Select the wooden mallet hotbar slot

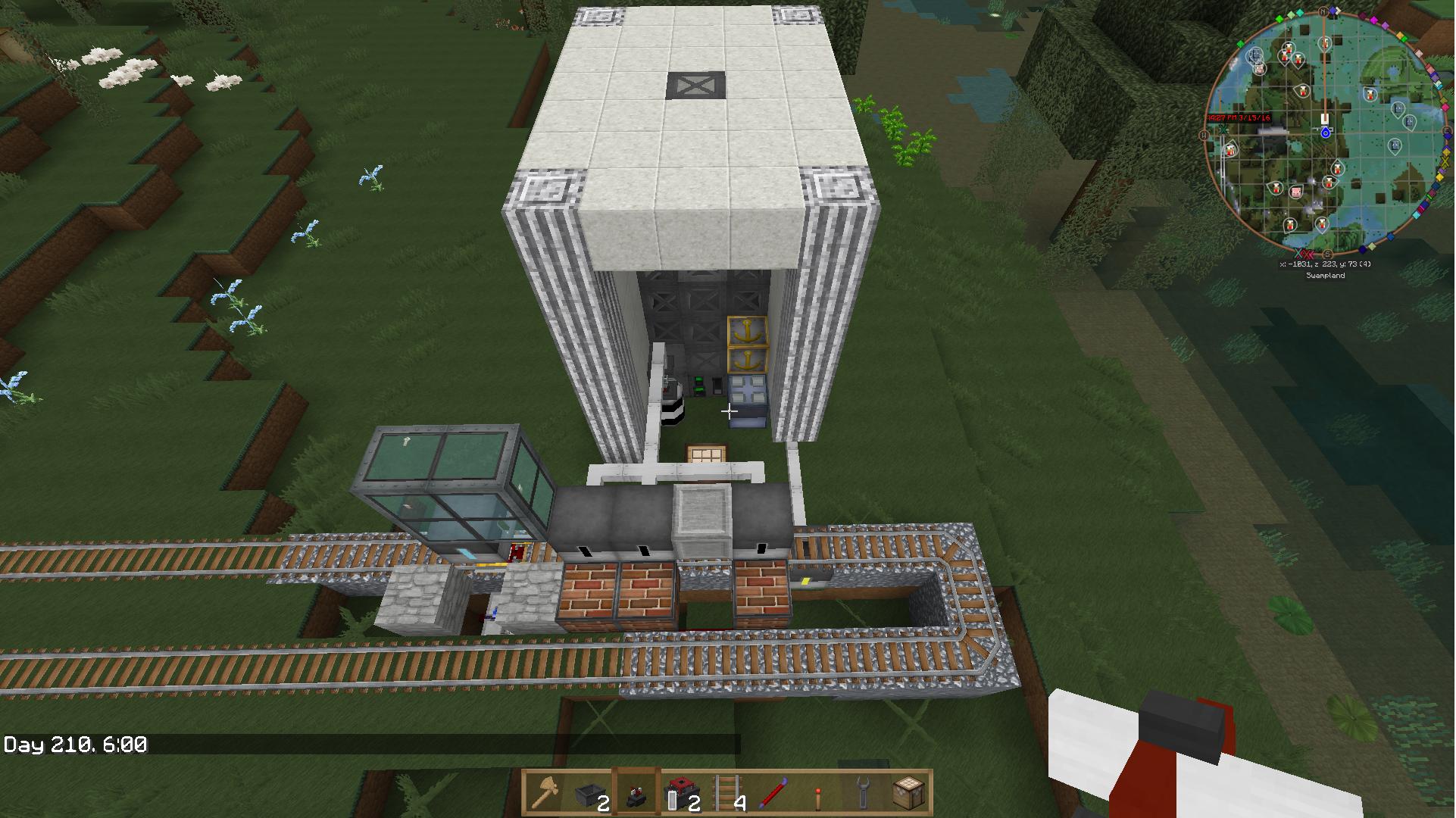coord(545,793)
